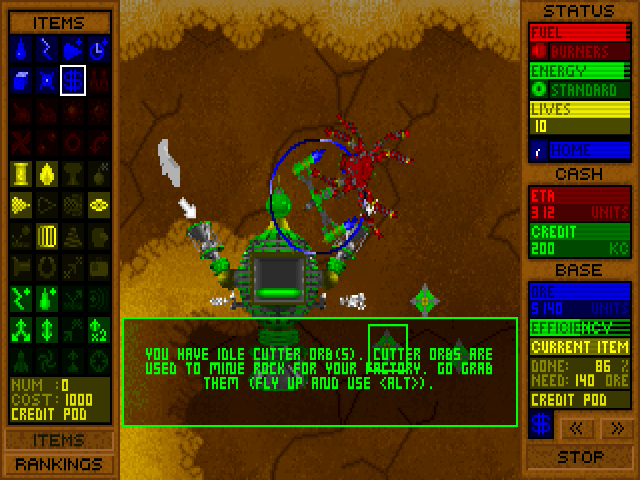
Task: Select the yellow barrel item
Action: pos(46,237)
